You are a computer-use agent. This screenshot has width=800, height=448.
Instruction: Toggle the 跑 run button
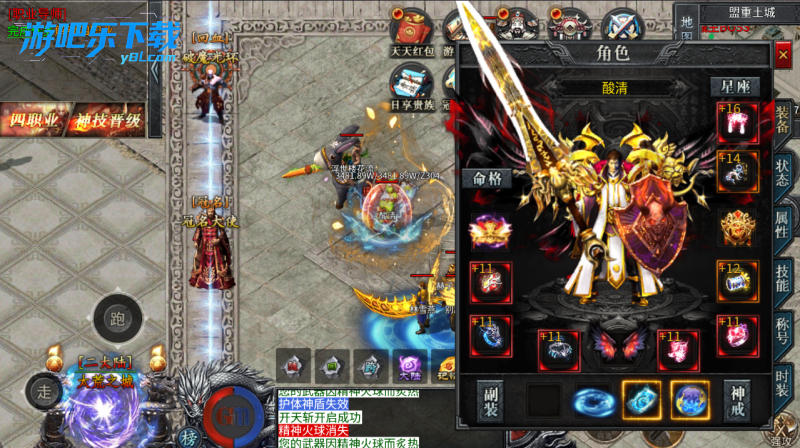117,320
